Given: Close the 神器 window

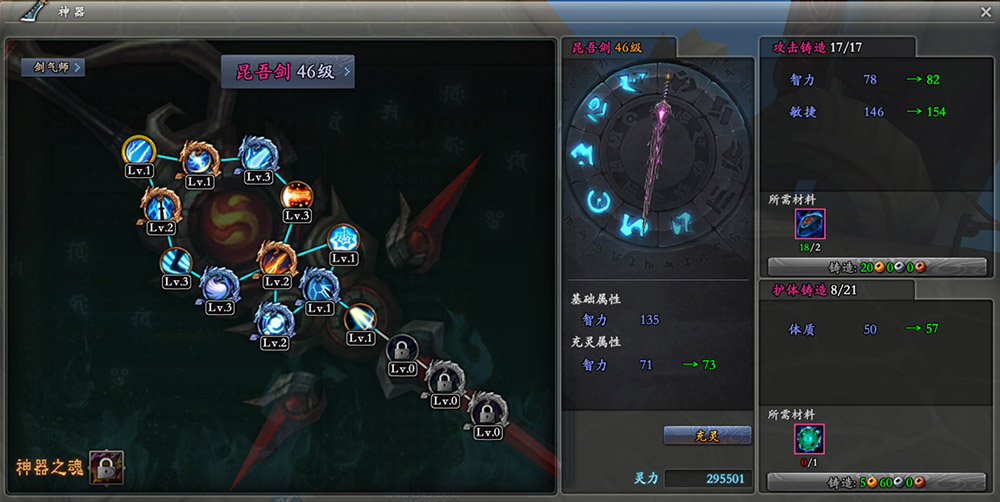Looking at the screenshot, I should coord(985,12).
